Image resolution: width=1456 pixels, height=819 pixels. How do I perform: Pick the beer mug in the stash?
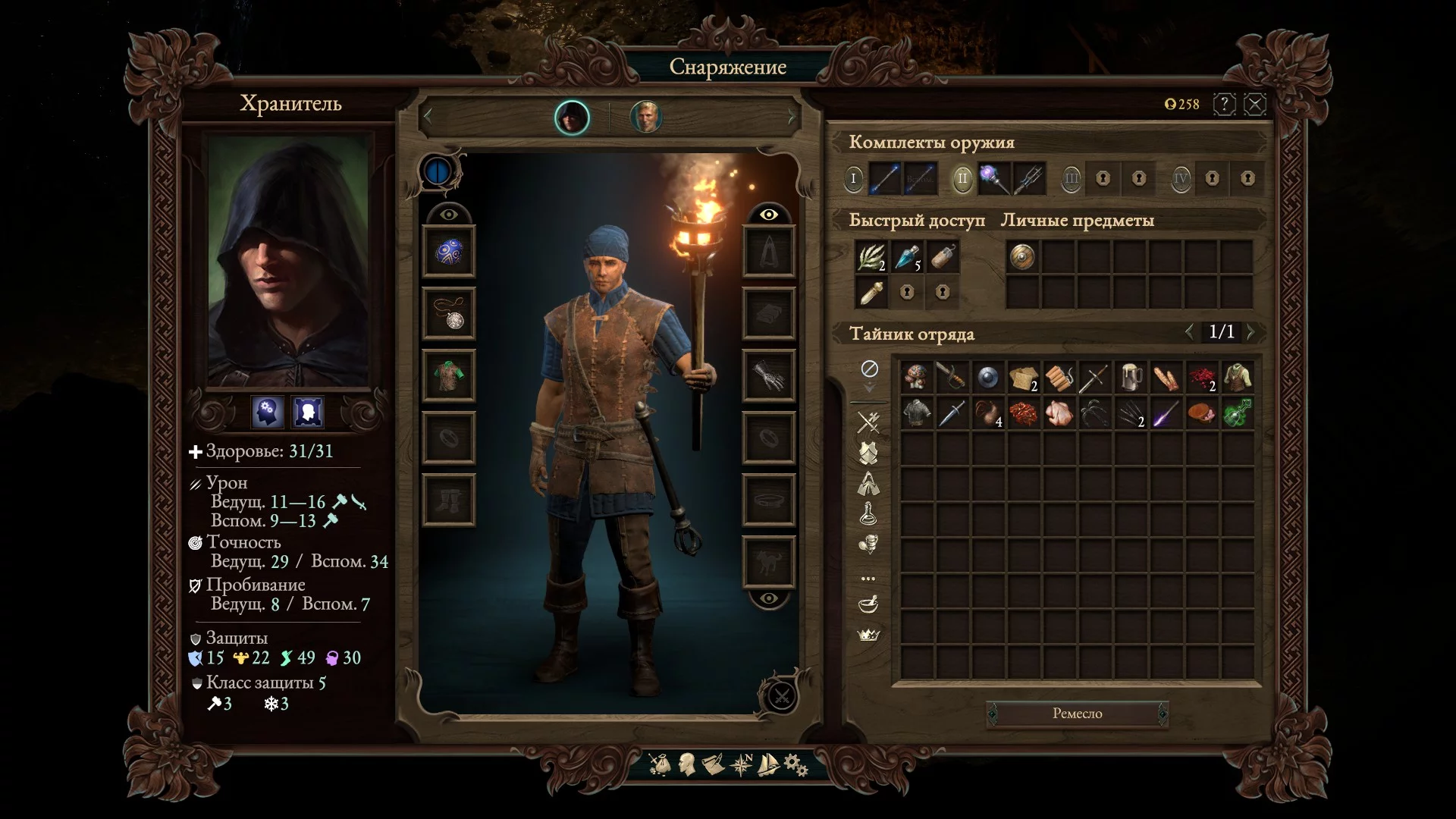point(1131,377)
